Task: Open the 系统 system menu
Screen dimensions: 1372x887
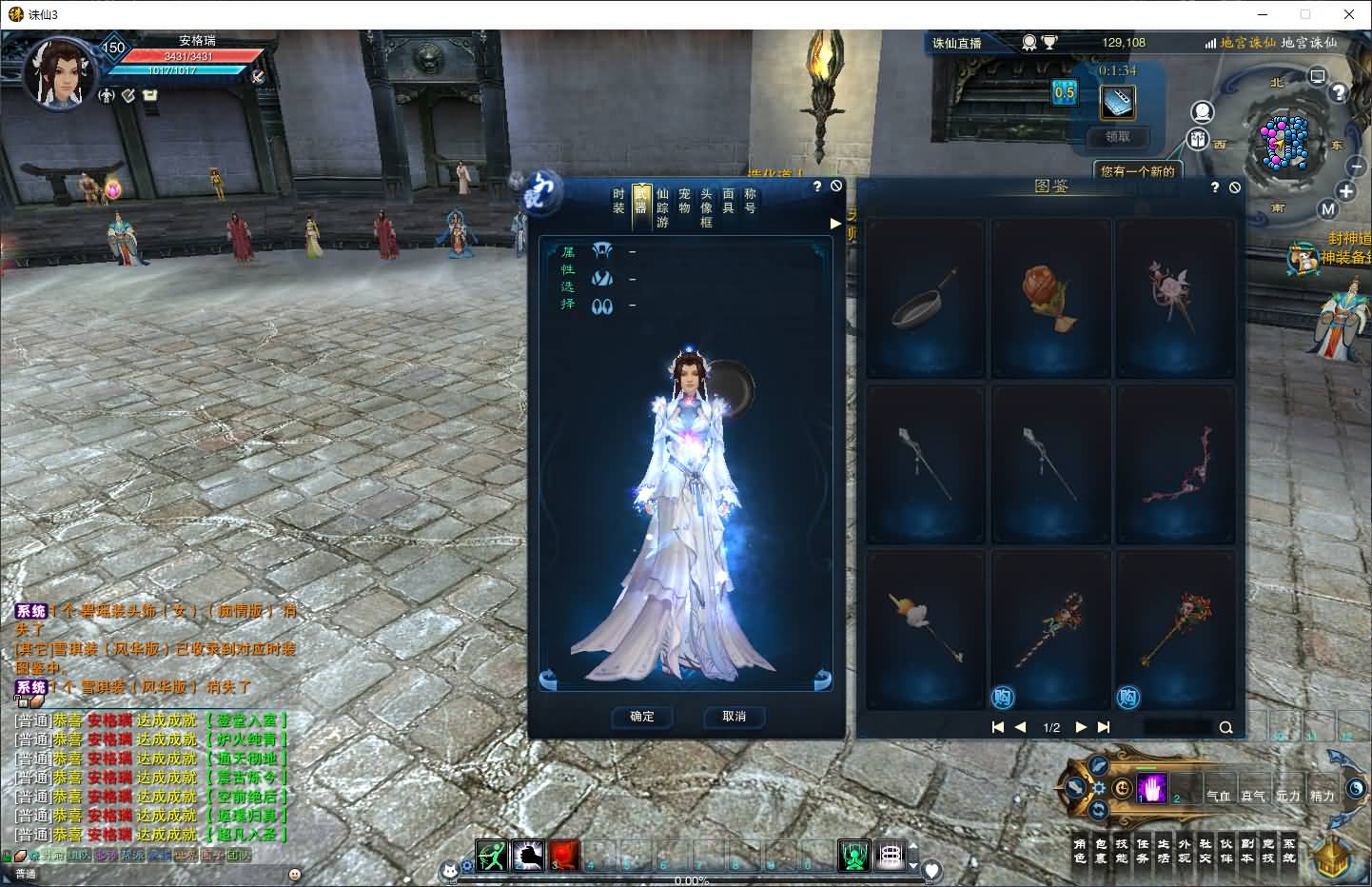Action: (1289, 851)
